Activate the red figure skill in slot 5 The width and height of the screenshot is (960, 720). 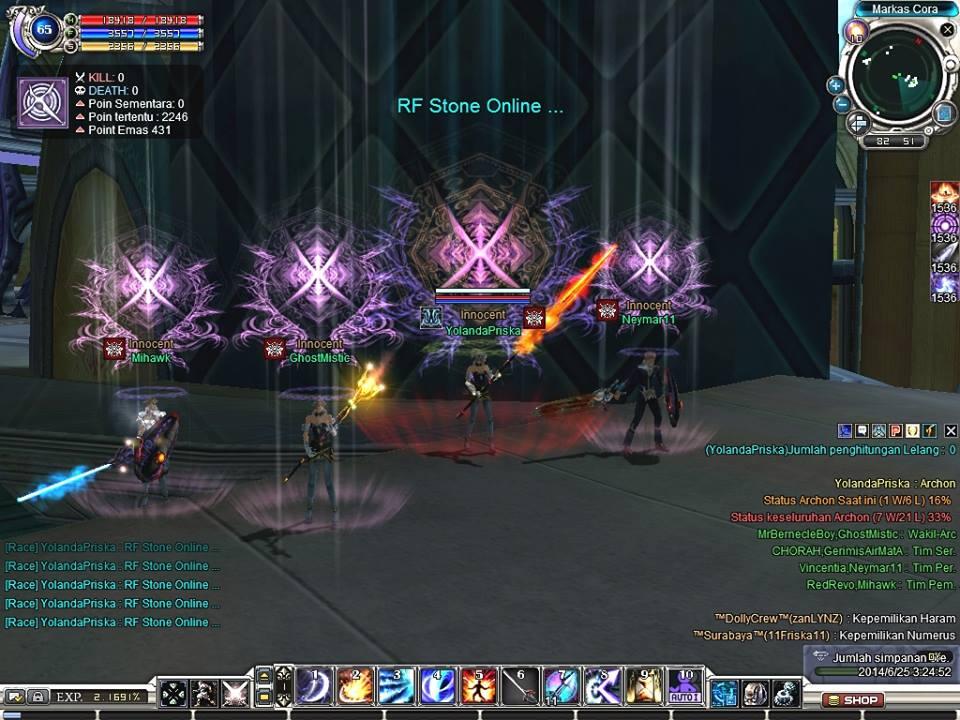pyautogui.click(x=479, y=688)
